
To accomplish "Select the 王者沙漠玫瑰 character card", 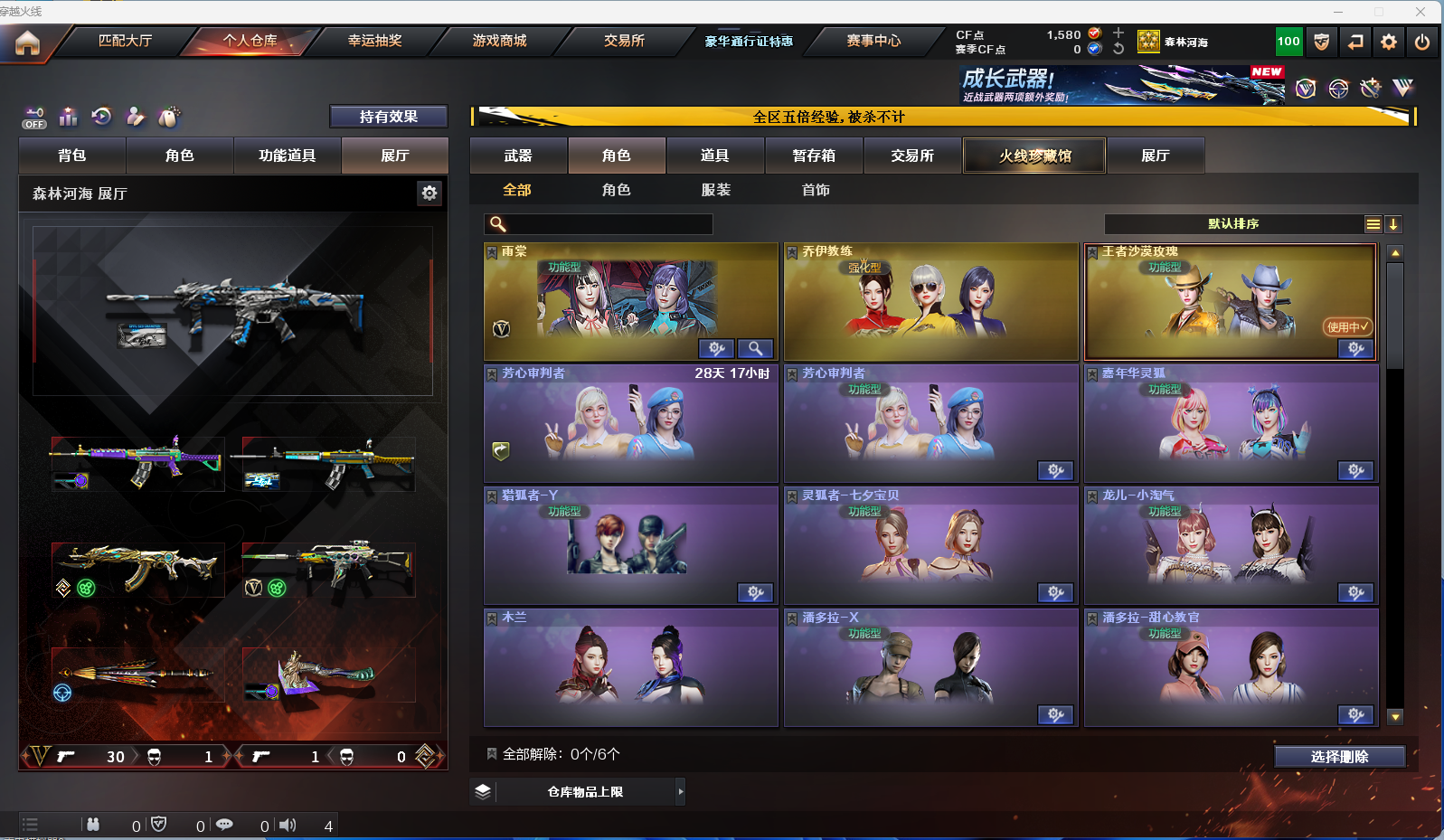I will [1230, 302].
